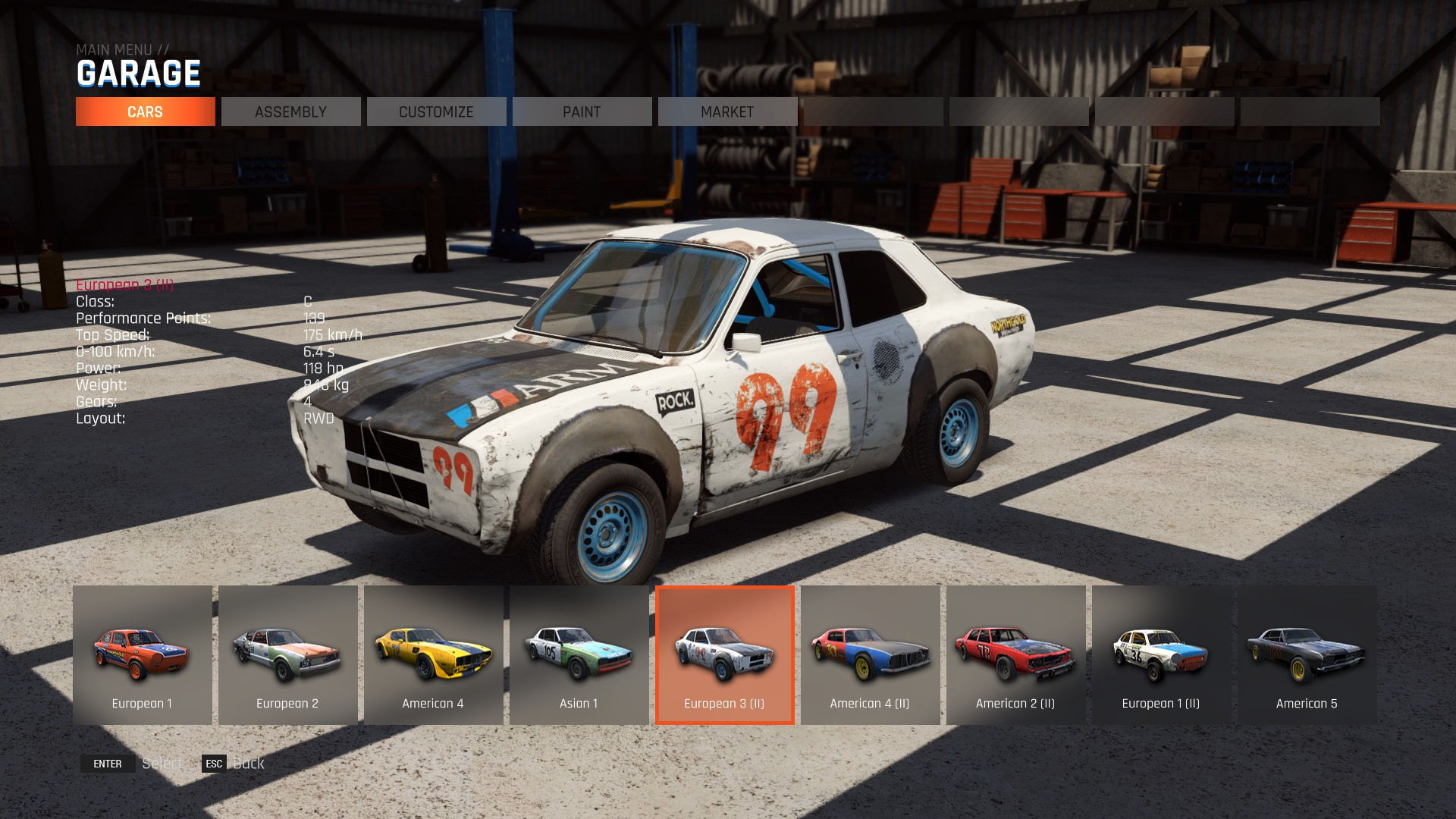Choose the American 4 (II) car
Viewport: 1456px width, 819px height.
[x=870, y=654]
